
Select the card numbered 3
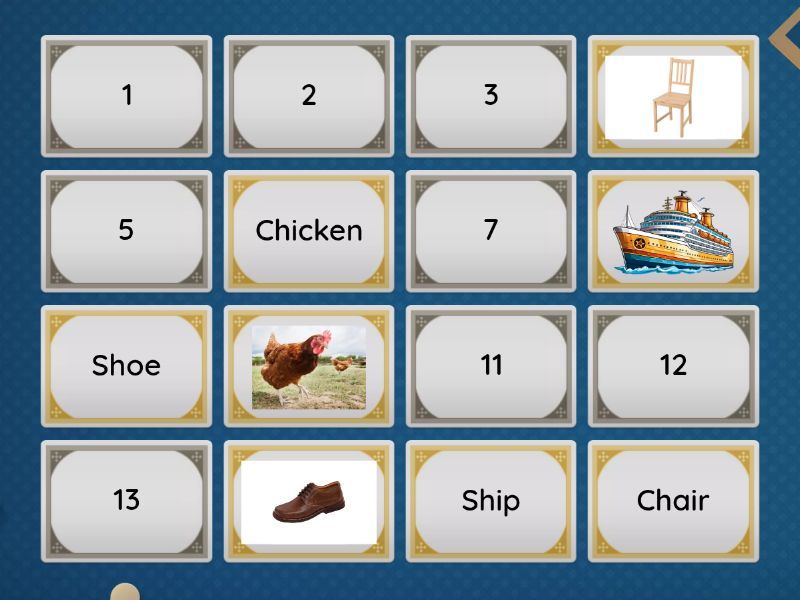pyautogui.click(x=491, y=96)
